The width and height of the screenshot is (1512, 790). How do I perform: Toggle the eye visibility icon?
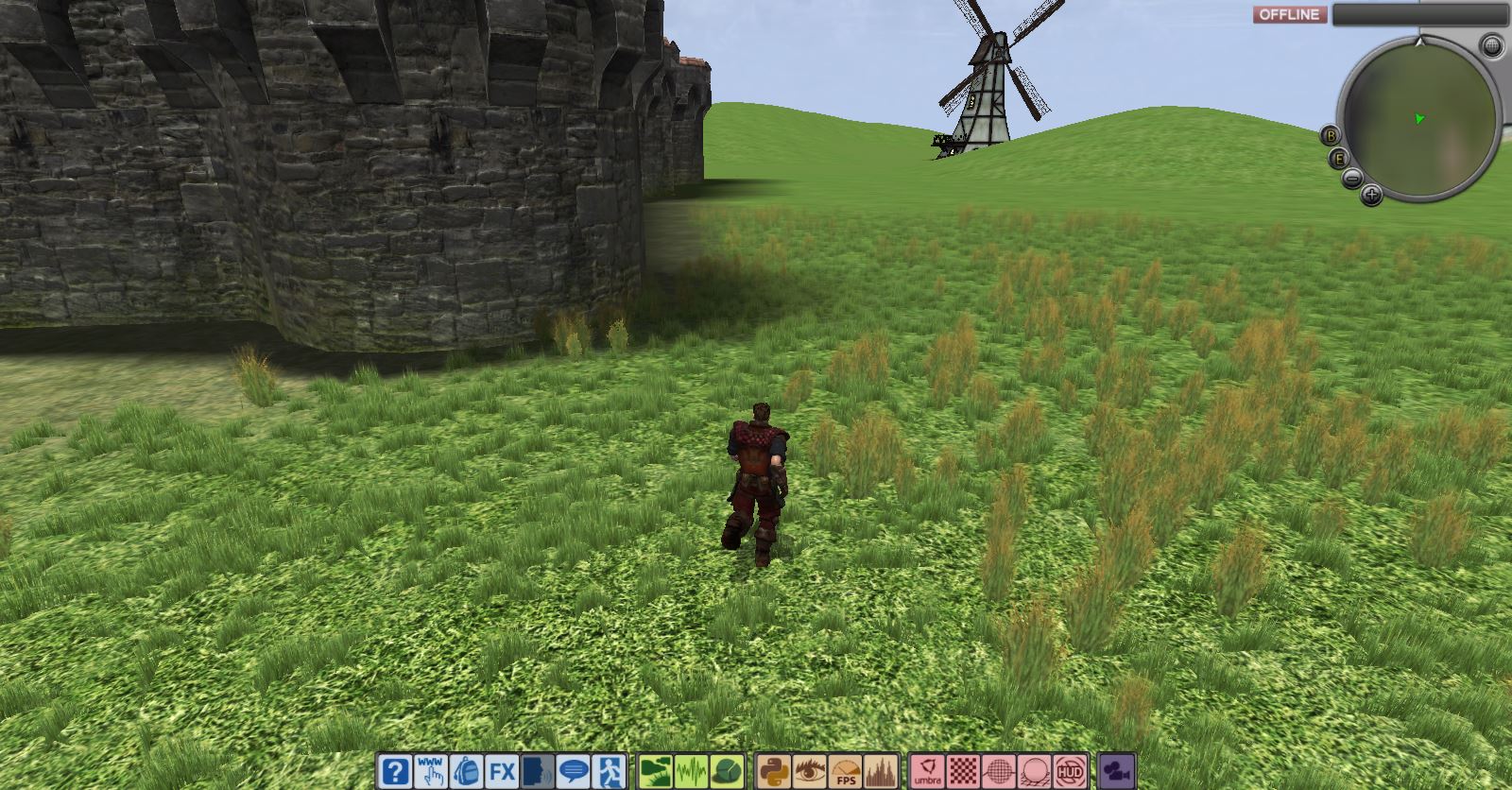point(808,771)
